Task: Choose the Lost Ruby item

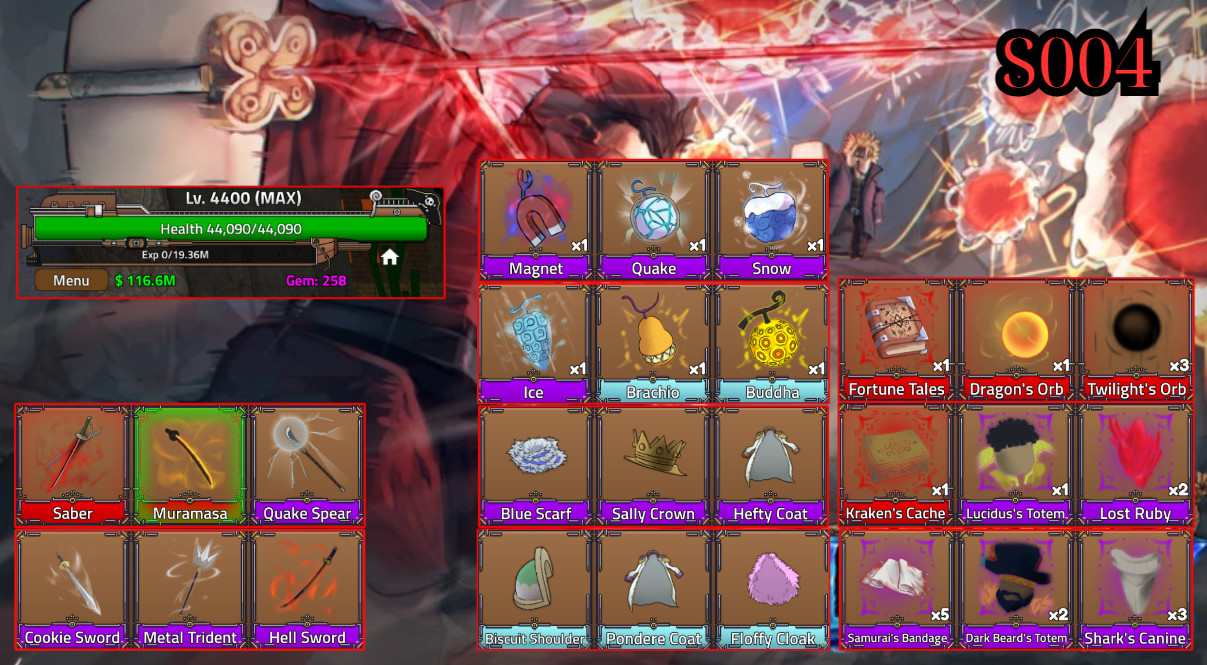Action: coord(1135,464)
